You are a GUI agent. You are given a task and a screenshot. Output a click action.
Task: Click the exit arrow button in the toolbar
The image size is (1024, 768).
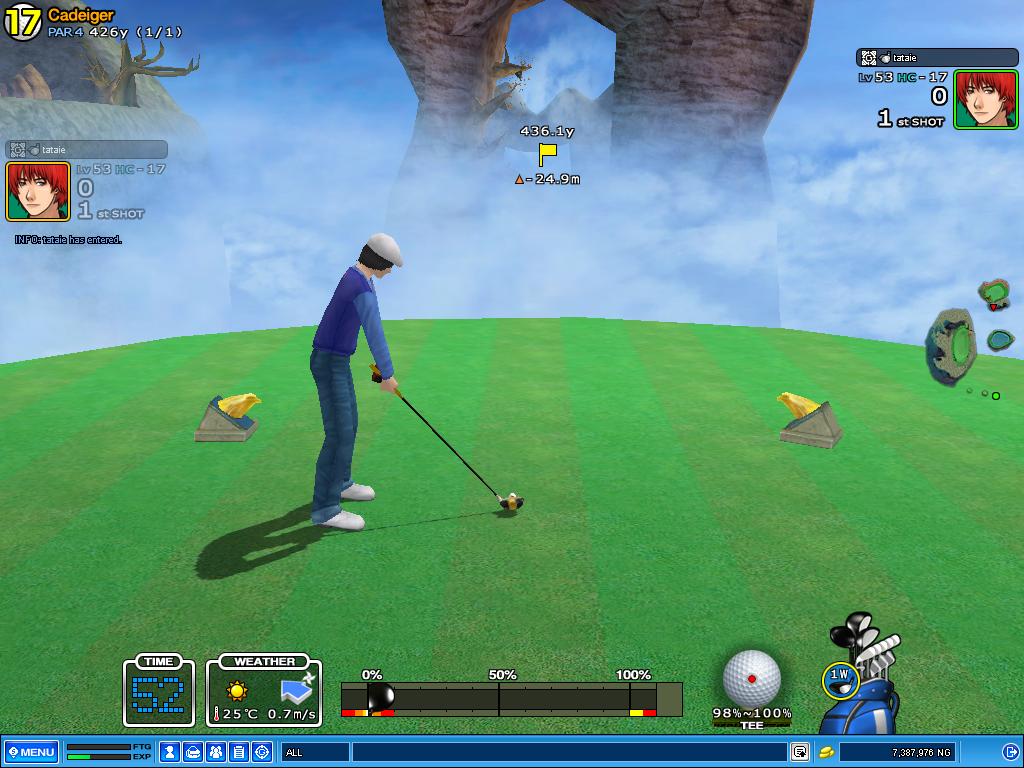1010,752
